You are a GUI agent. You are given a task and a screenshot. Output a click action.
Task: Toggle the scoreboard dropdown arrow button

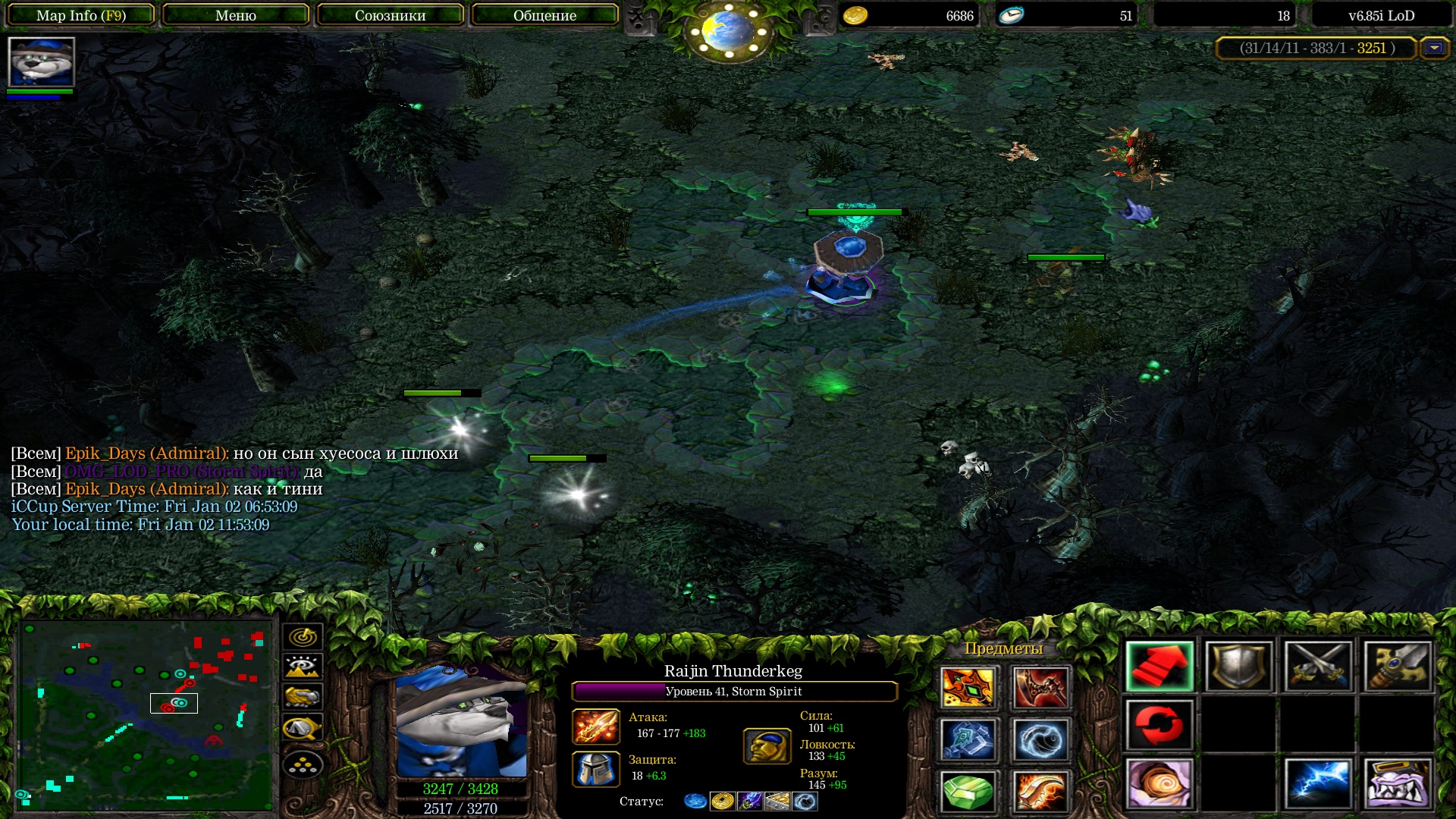[1434, 48]
